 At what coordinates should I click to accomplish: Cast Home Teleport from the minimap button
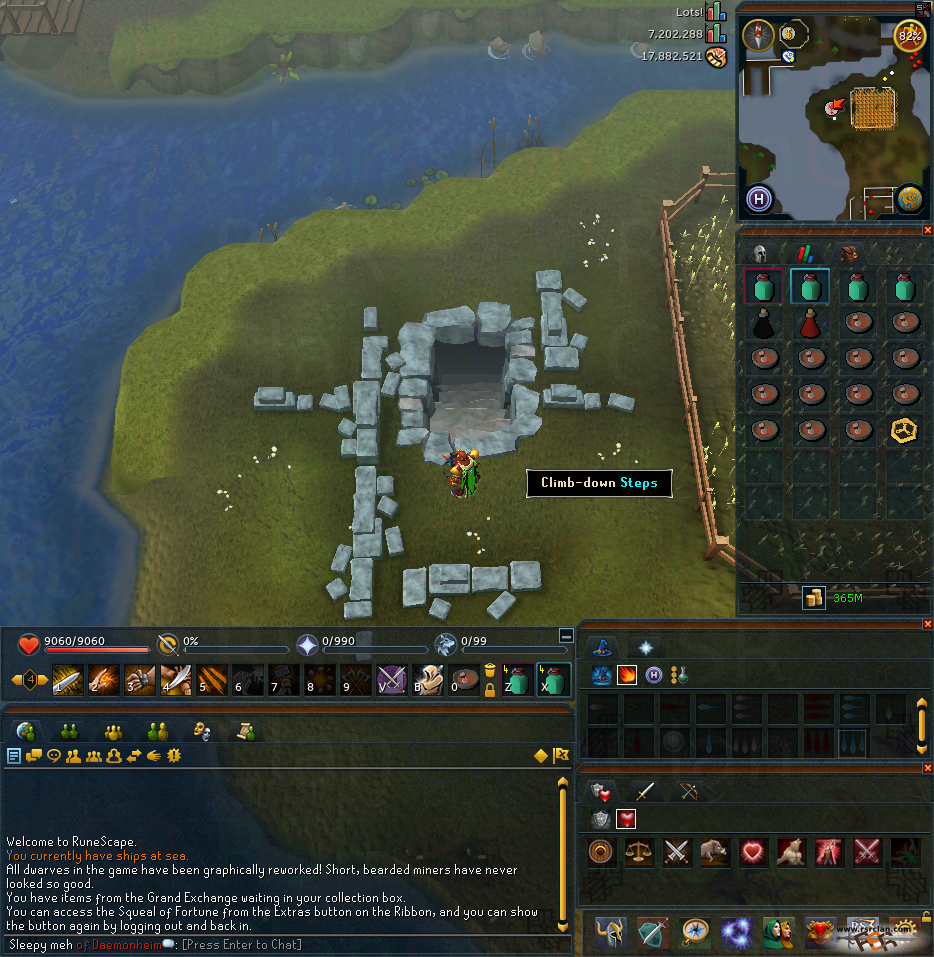click(758, 198)
